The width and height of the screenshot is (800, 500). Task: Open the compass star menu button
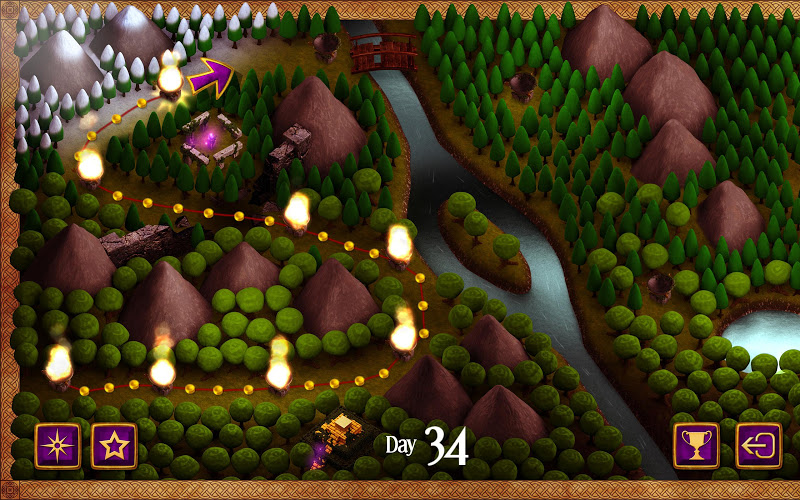coord(58,445)
